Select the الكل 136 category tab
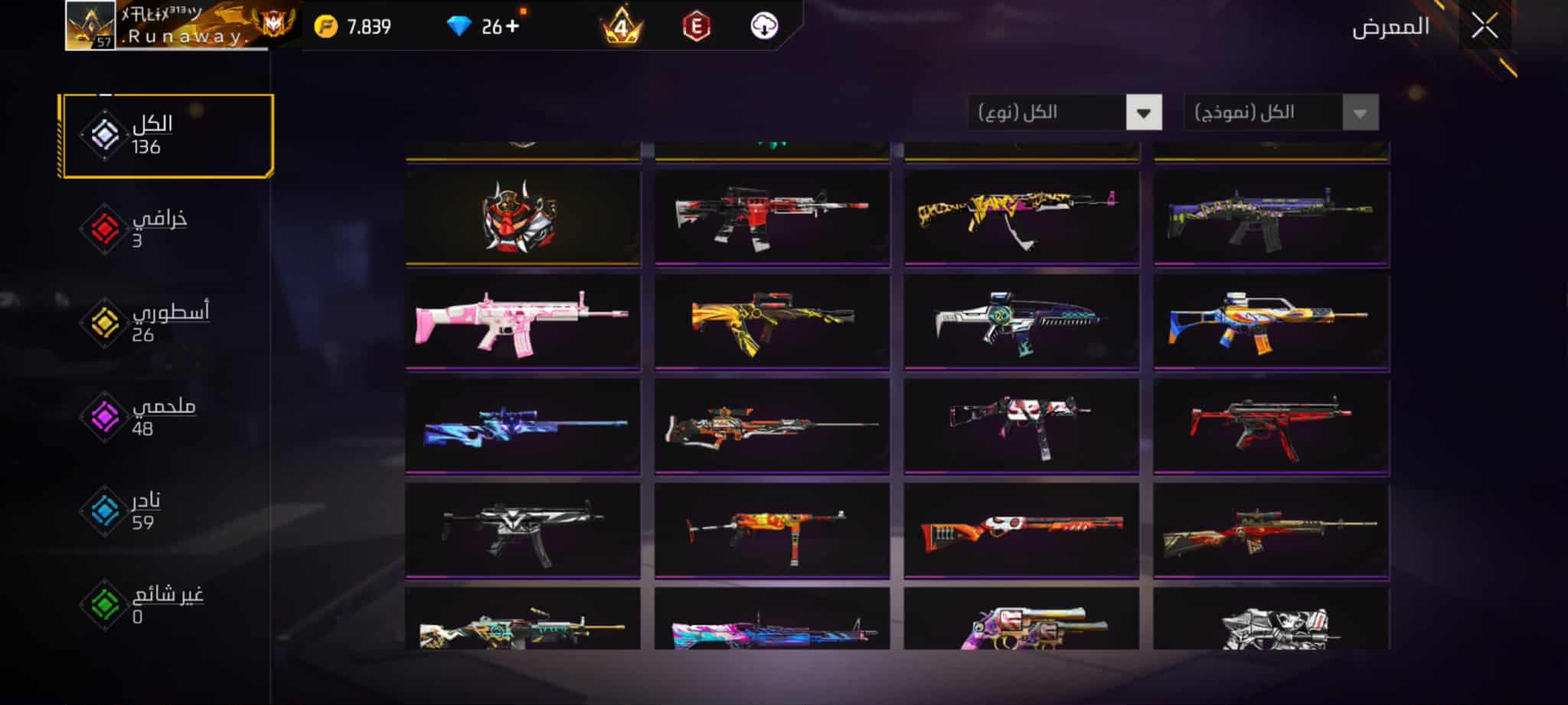The width and height of the screenshot is (1568, 705). [167, 135]
